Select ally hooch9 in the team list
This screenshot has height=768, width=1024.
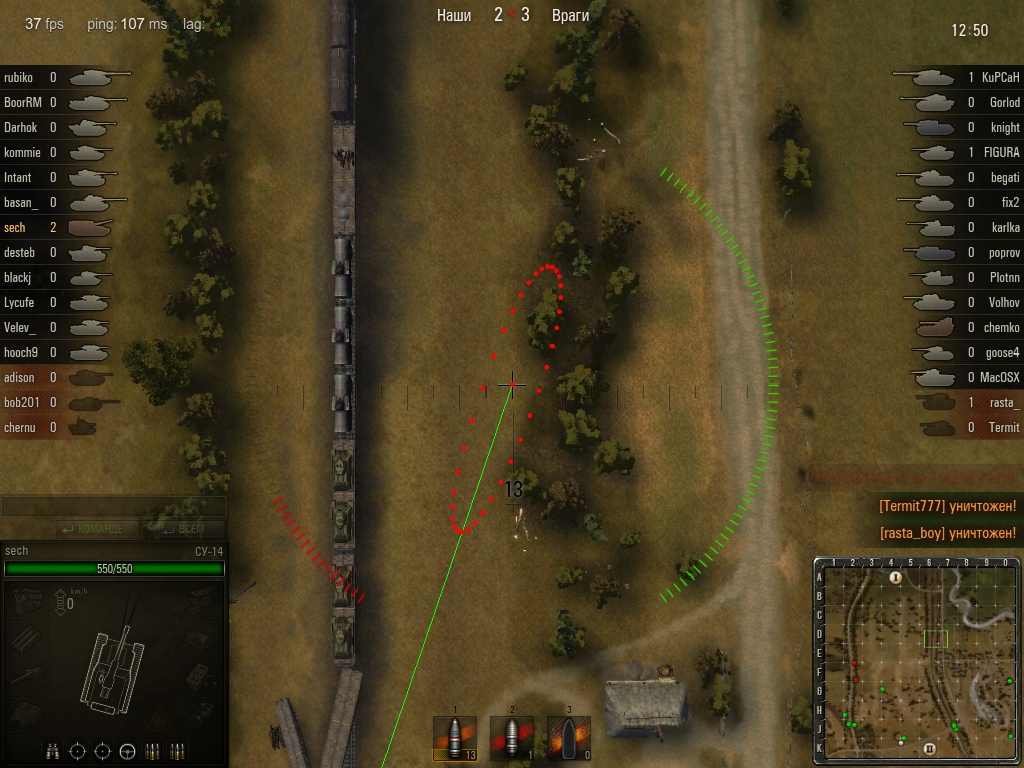click(60, 352)
